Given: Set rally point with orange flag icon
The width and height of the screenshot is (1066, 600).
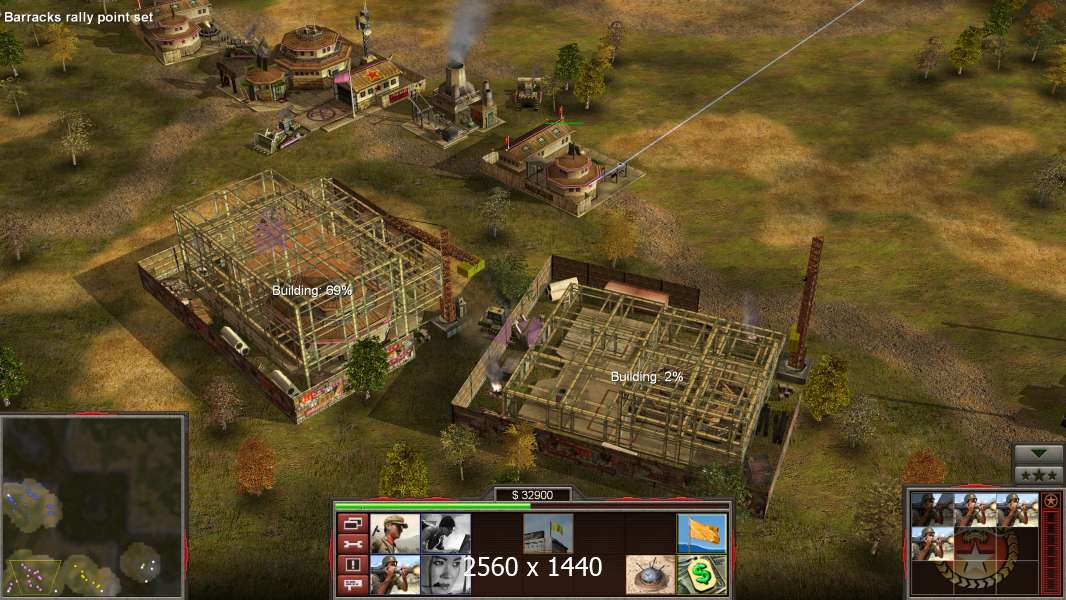Looking at the screenshot, I should coord(701,533).
